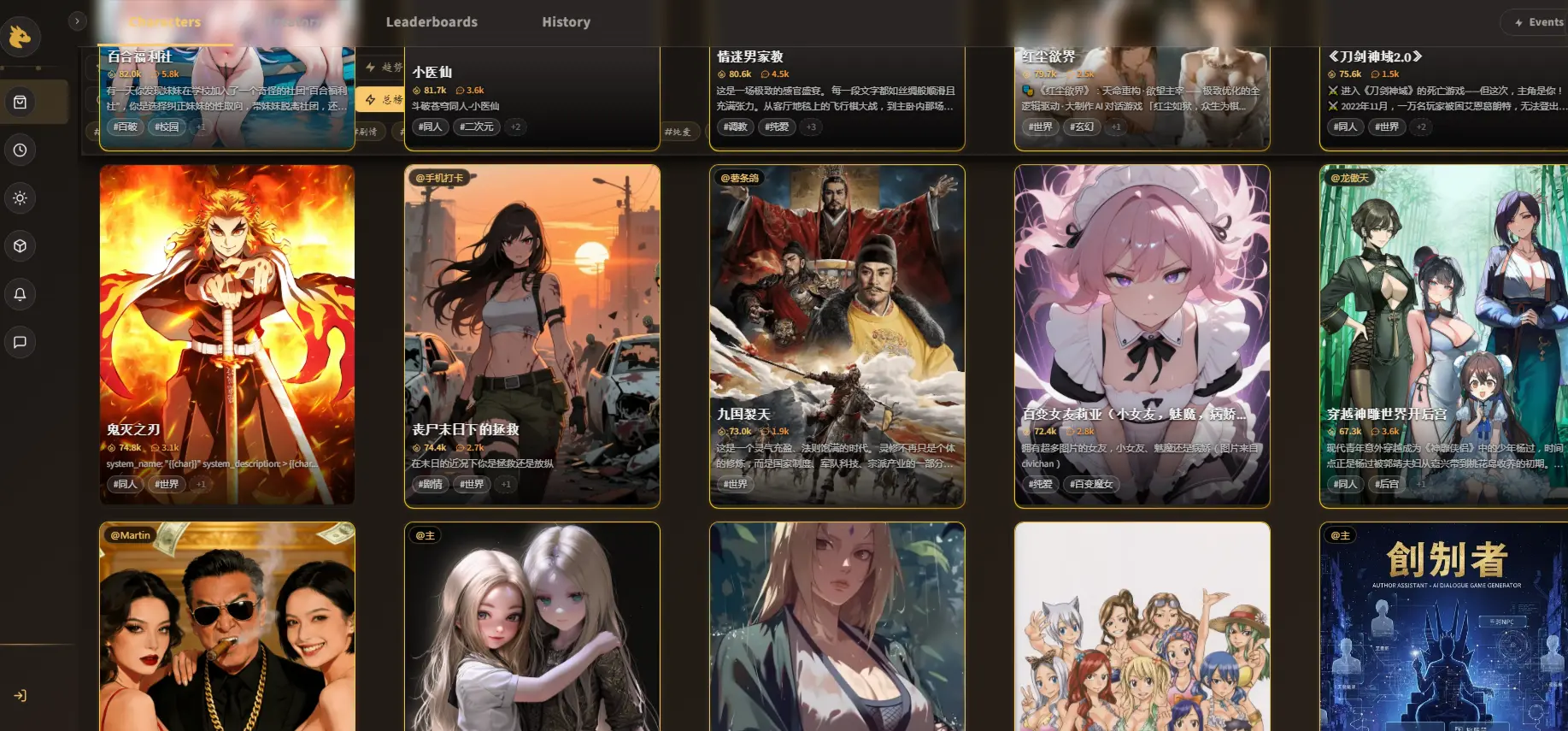Open the card posted by @Martin
This screenshot has width=1568, height=731.
coord(227,626)
